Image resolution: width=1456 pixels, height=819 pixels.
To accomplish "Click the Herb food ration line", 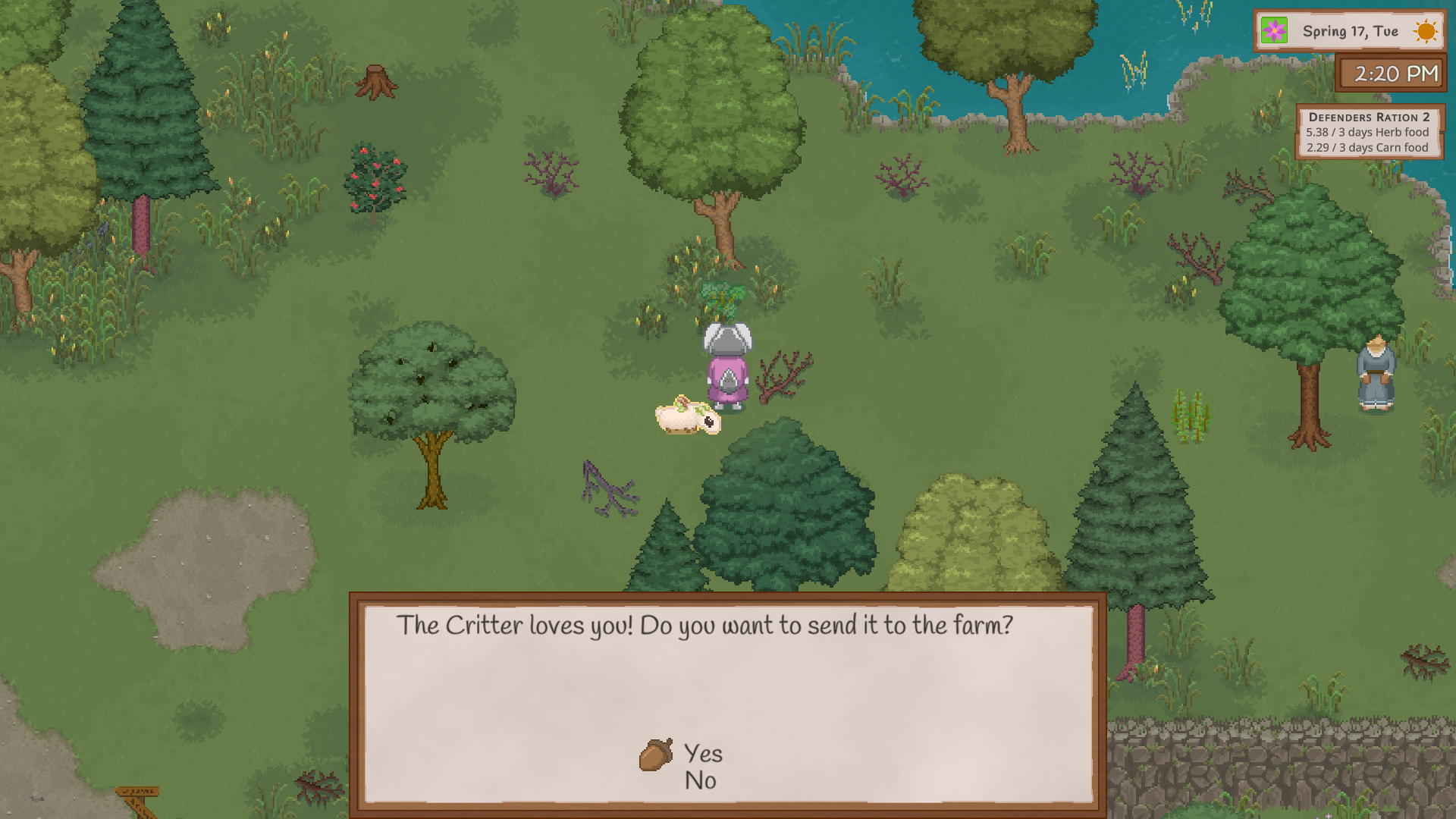I will tap(1367, 133).
